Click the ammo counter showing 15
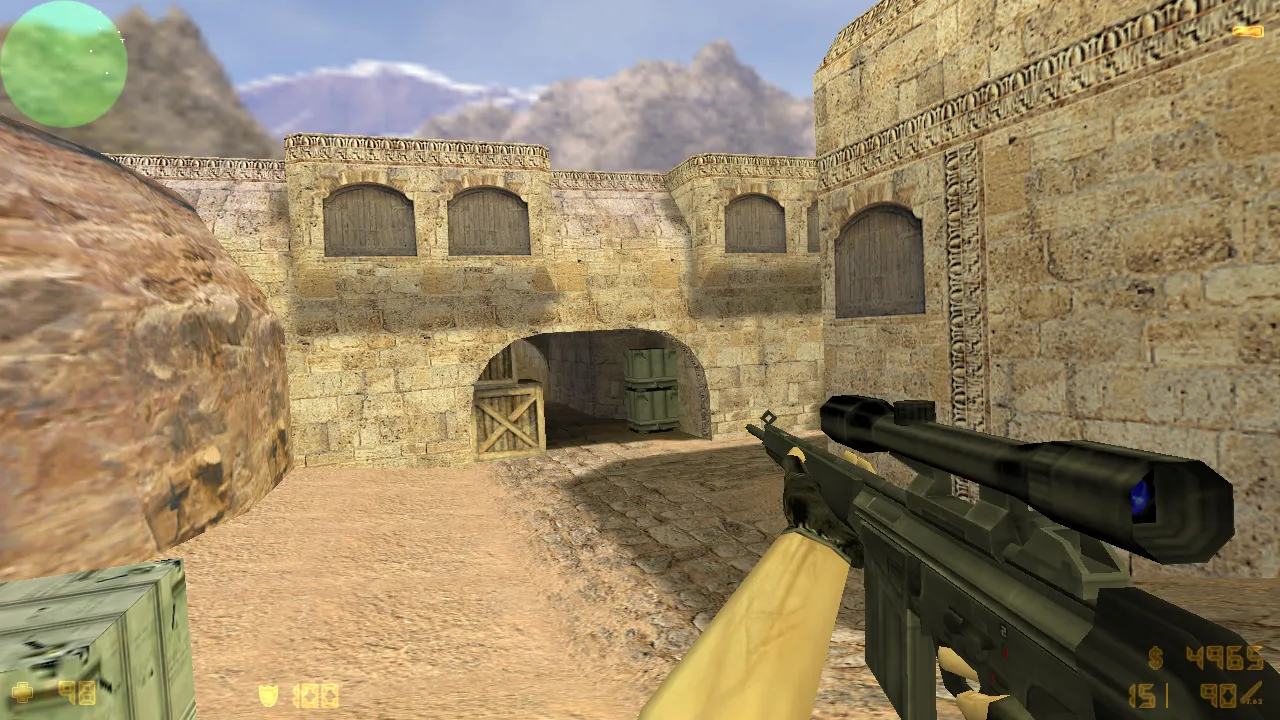 click(1141, 695)
